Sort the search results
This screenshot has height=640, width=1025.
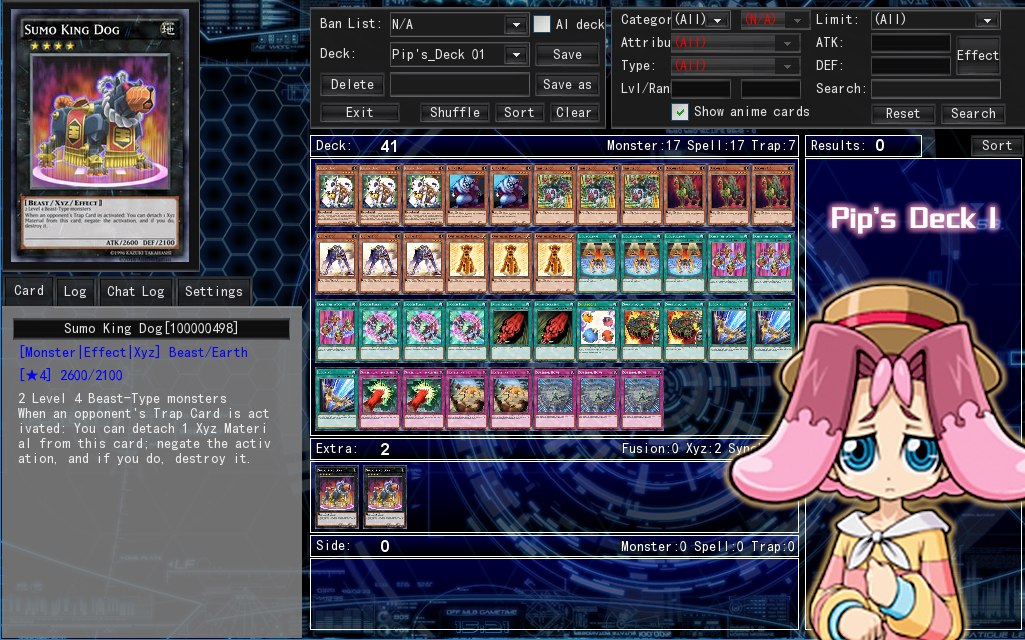(996, 146)
